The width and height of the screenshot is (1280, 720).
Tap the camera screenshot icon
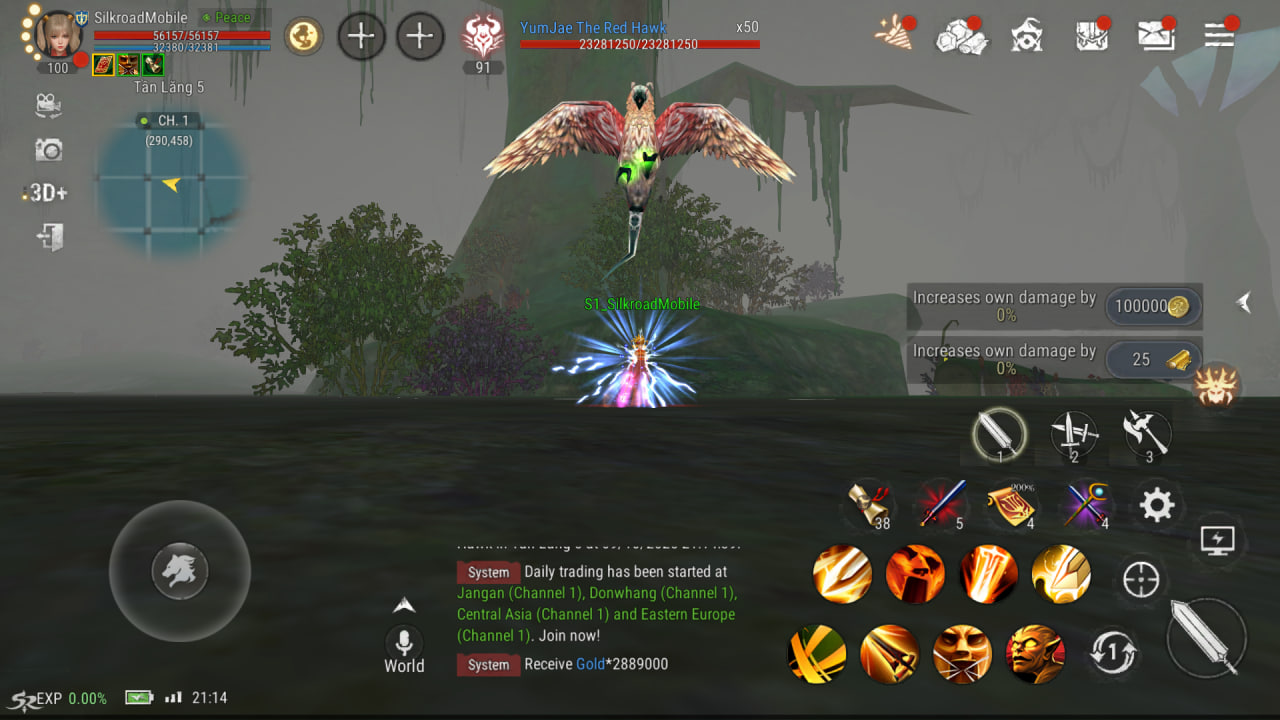[48, 150]
